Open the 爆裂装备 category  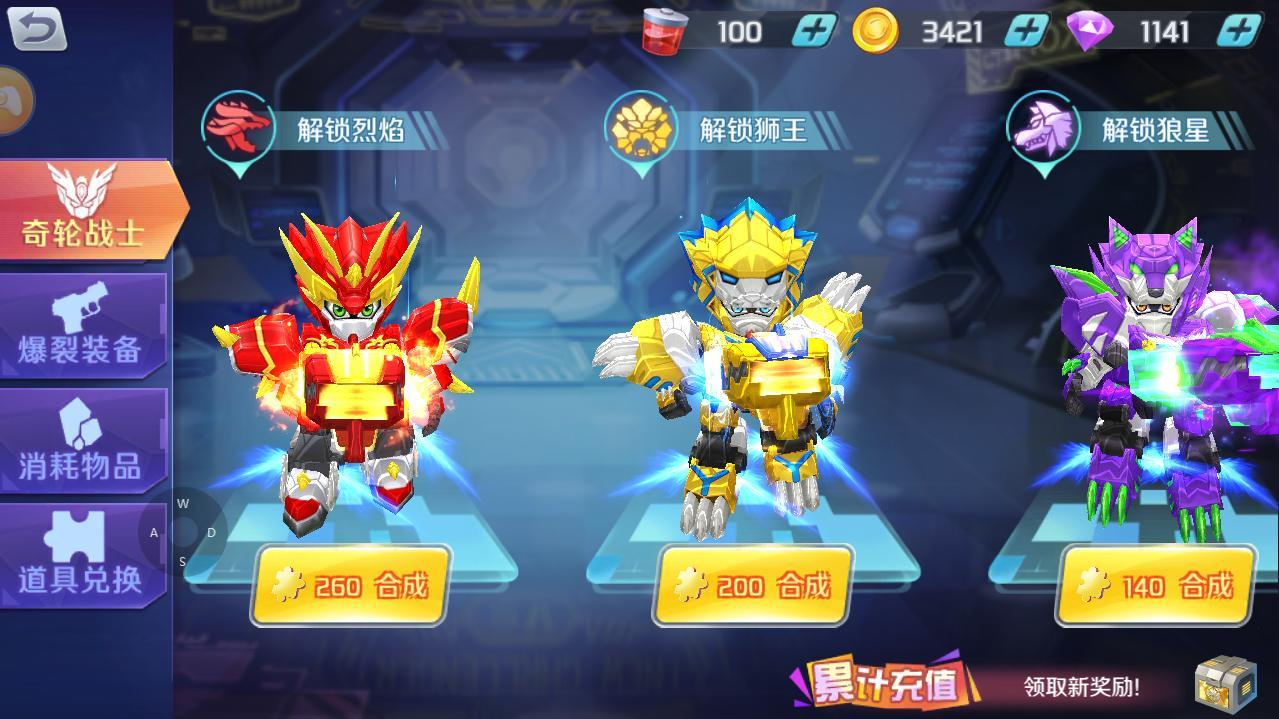pos(82,326)
